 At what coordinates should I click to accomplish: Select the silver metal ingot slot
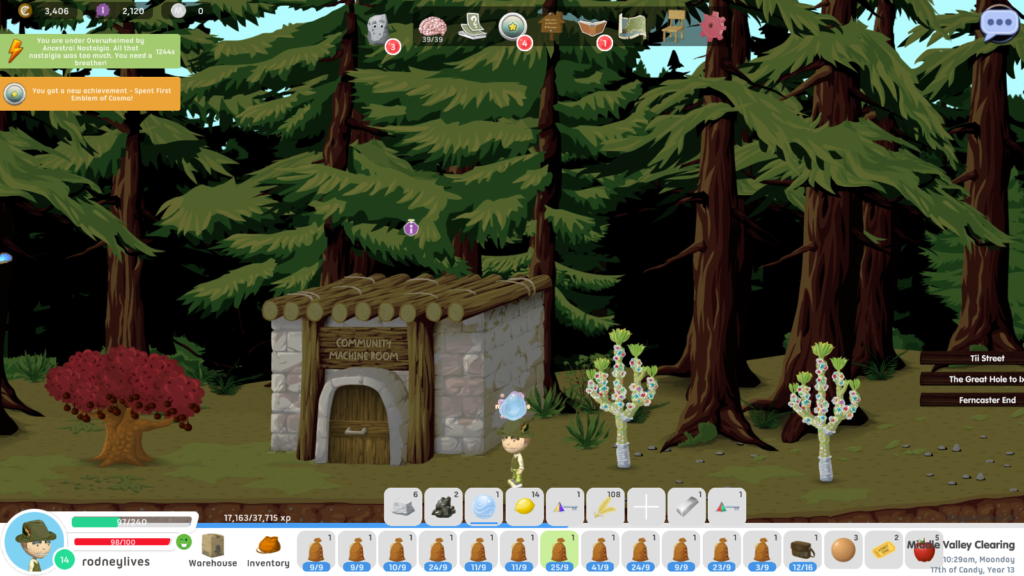[686, 507]
